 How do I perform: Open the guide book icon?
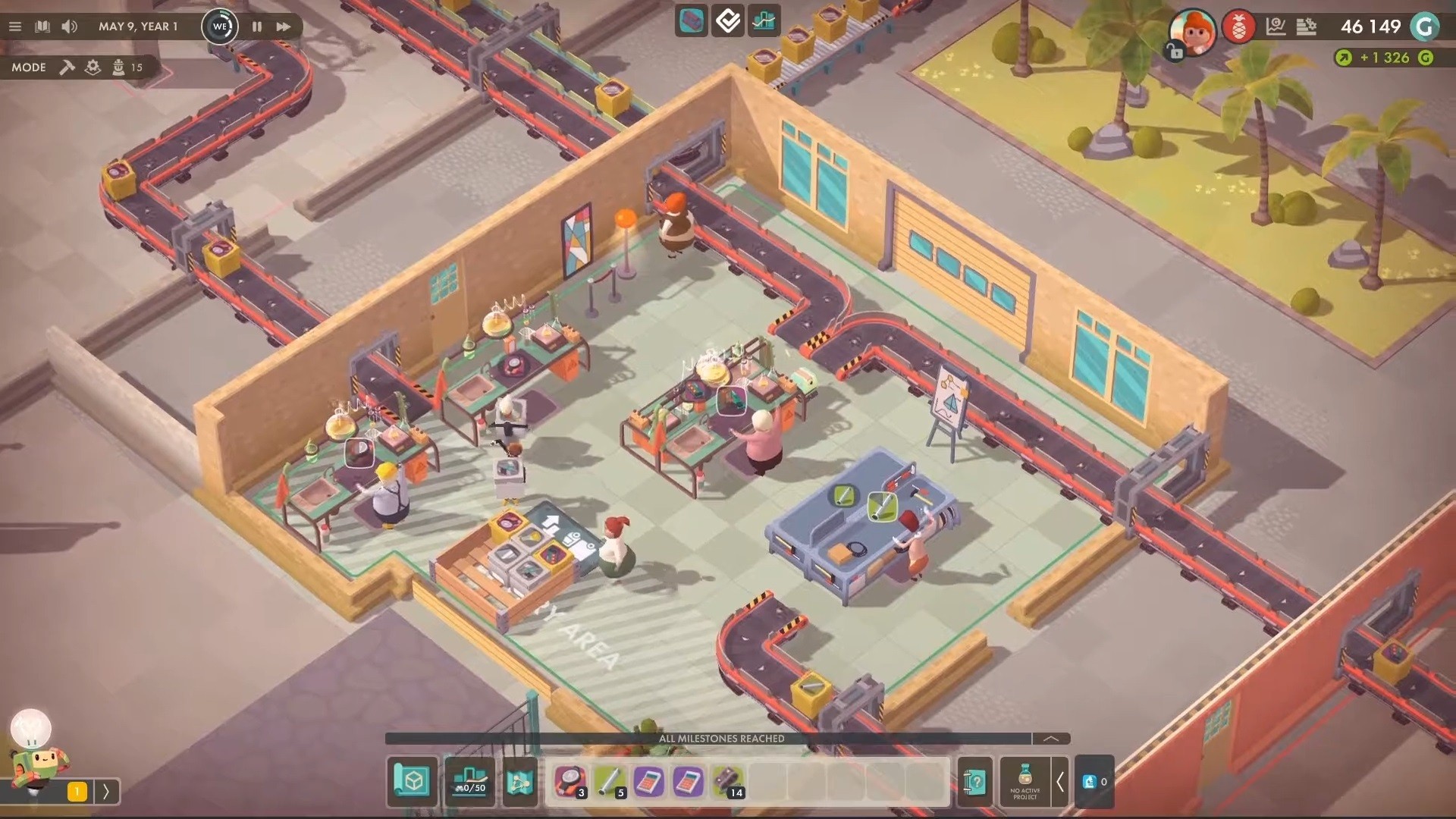pyautogui.click(x=42, y=27)
